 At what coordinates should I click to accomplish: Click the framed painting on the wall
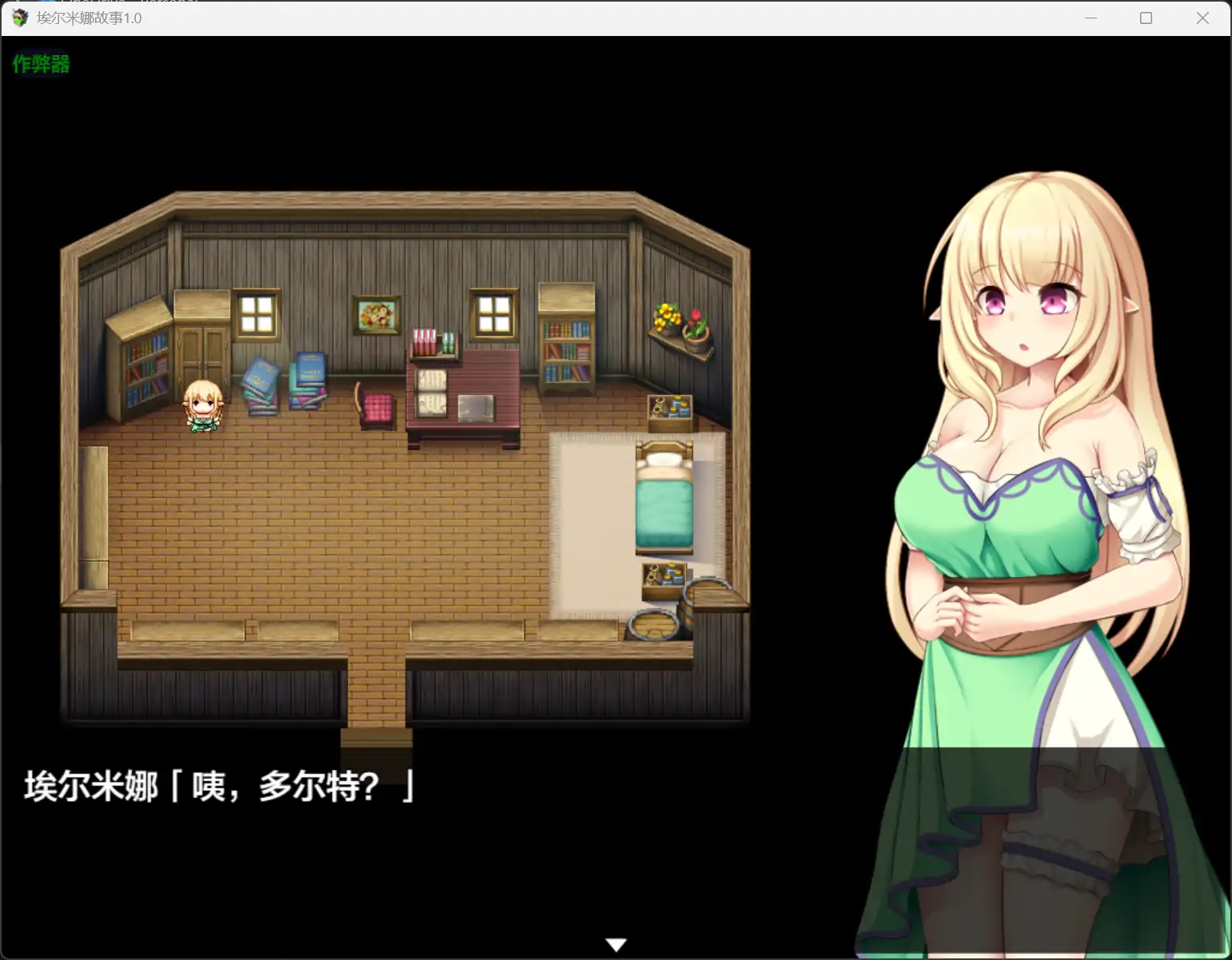pyautogui.click(x=377, y=315)
